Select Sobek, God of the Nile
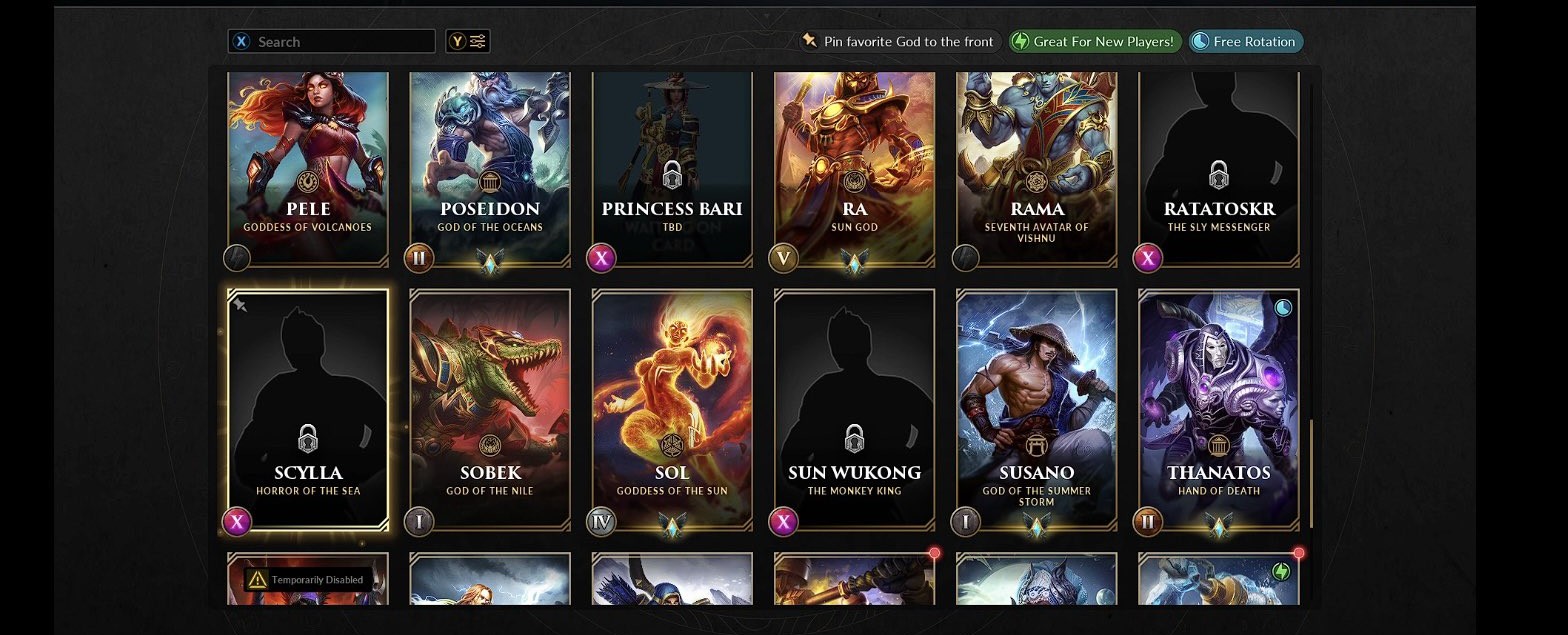Image resolution: width=1568 pixels, height=635 pixels. [490, 408]
